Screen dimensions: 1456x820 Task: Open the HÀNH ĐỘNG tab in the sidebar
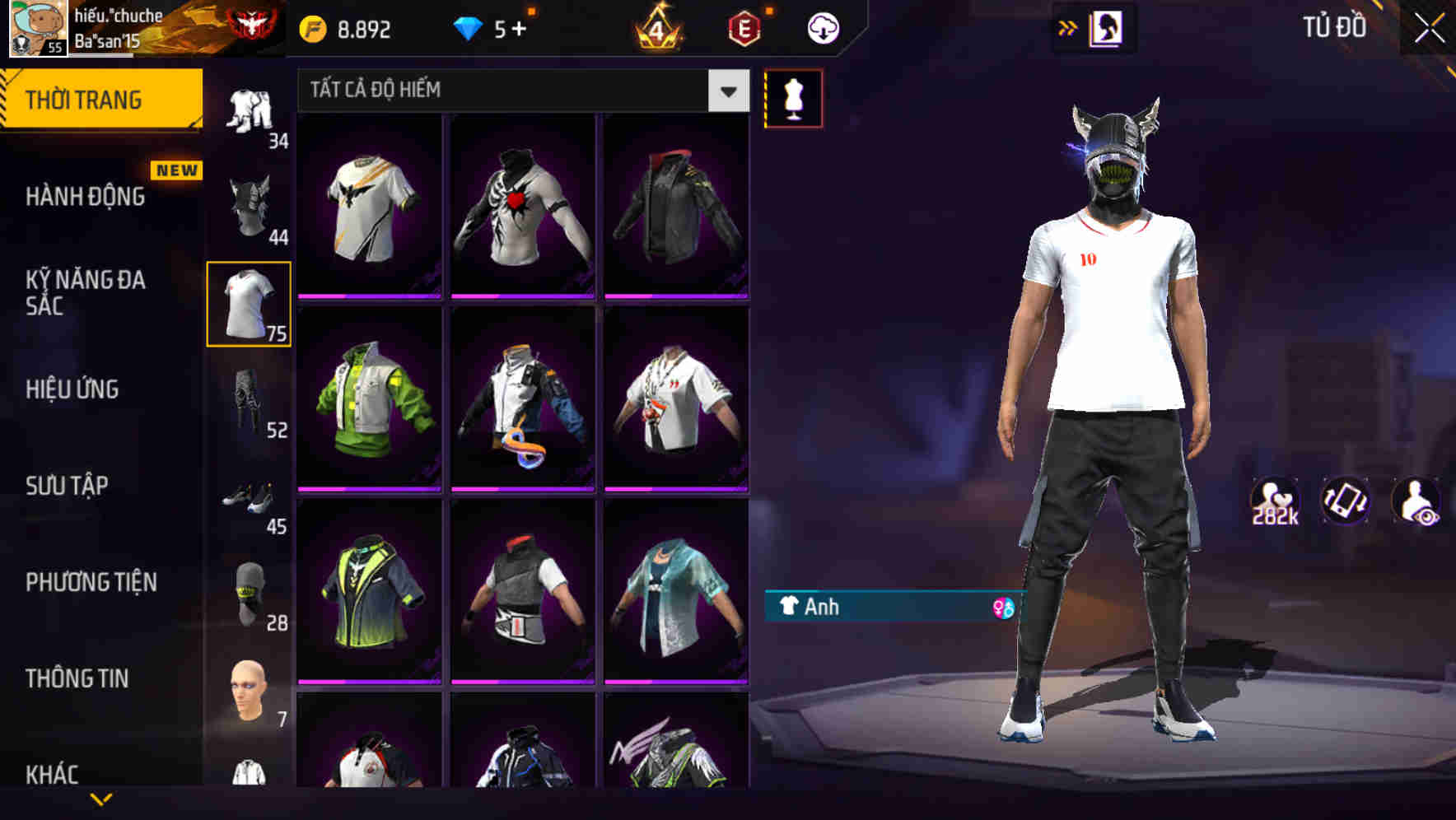pos(86,196)
